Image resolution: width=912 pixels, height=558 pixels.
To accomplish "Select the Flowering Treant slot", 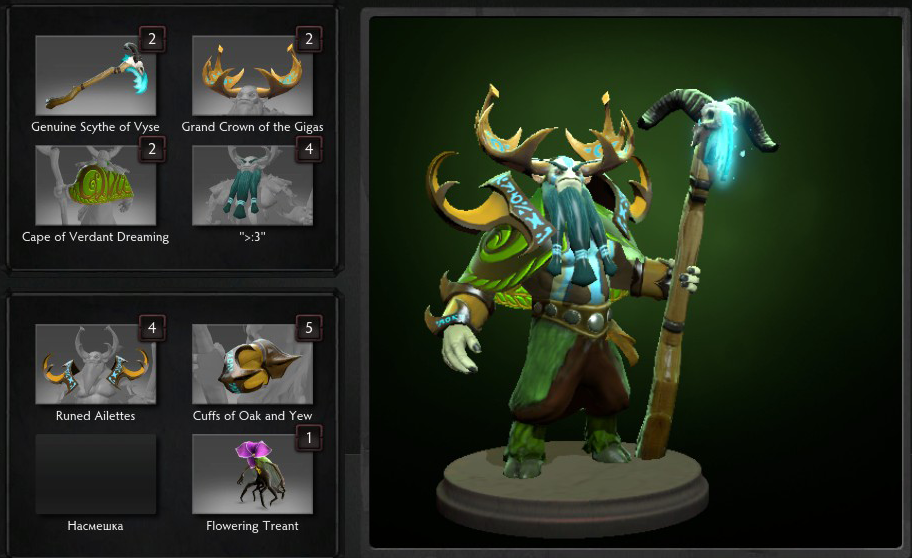I will click(252, 474).
